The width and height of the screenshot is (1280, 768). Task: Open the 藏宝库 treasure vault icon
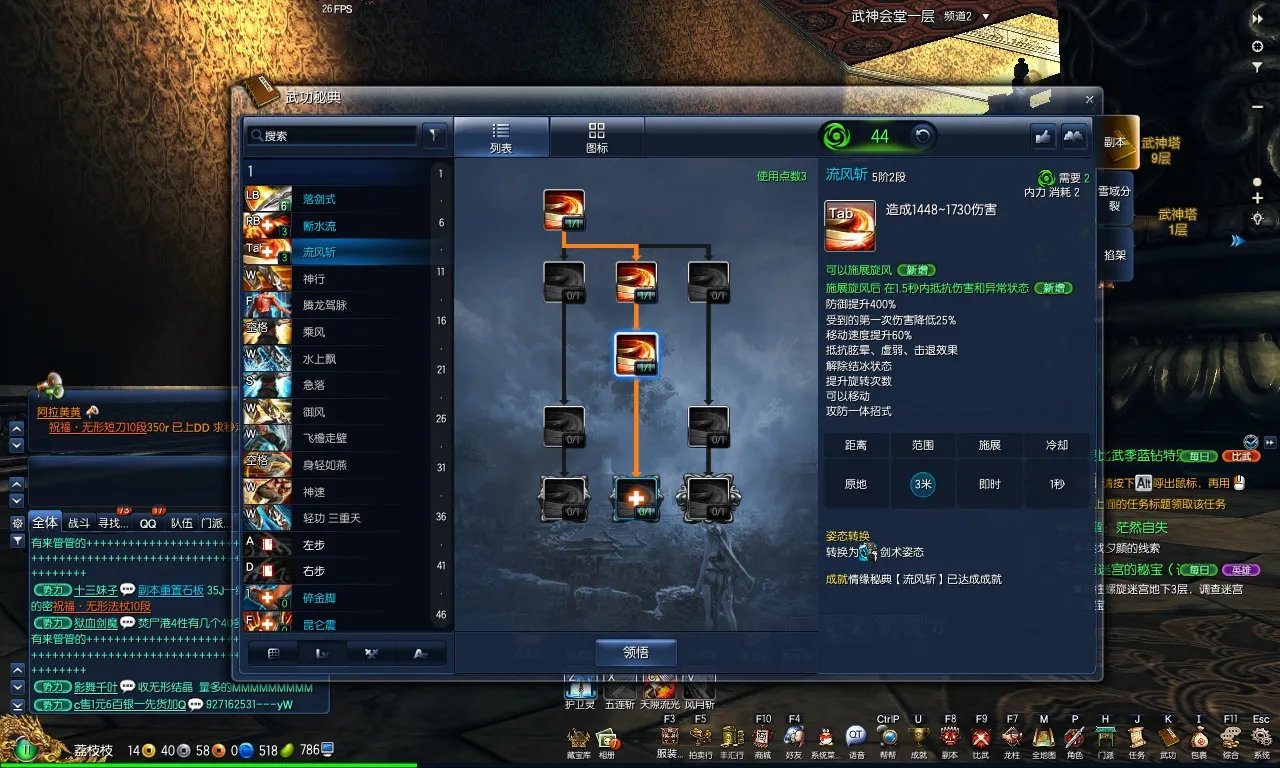click(578, 740)
